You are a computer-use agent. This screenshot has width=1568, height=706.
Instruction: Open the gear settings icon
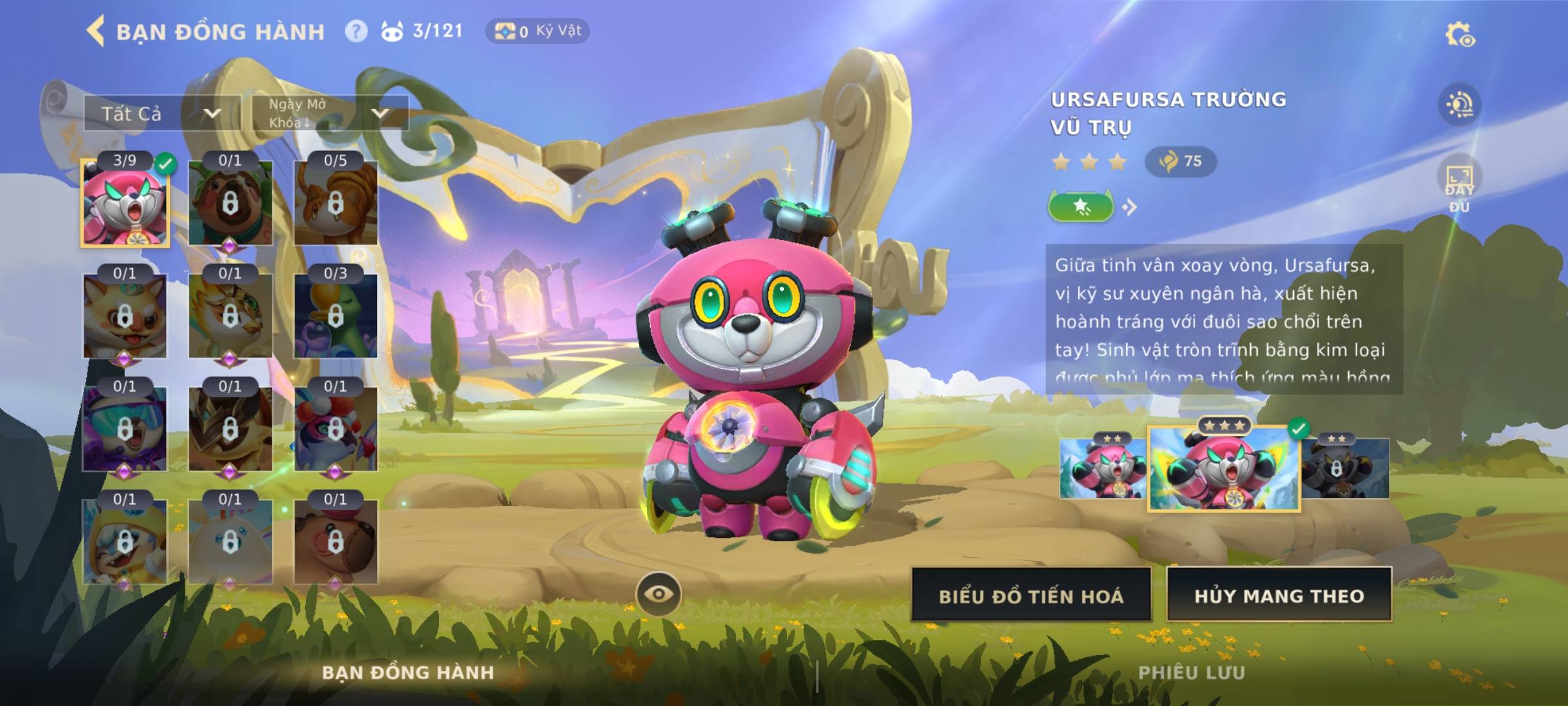(x=1460, y=35)
